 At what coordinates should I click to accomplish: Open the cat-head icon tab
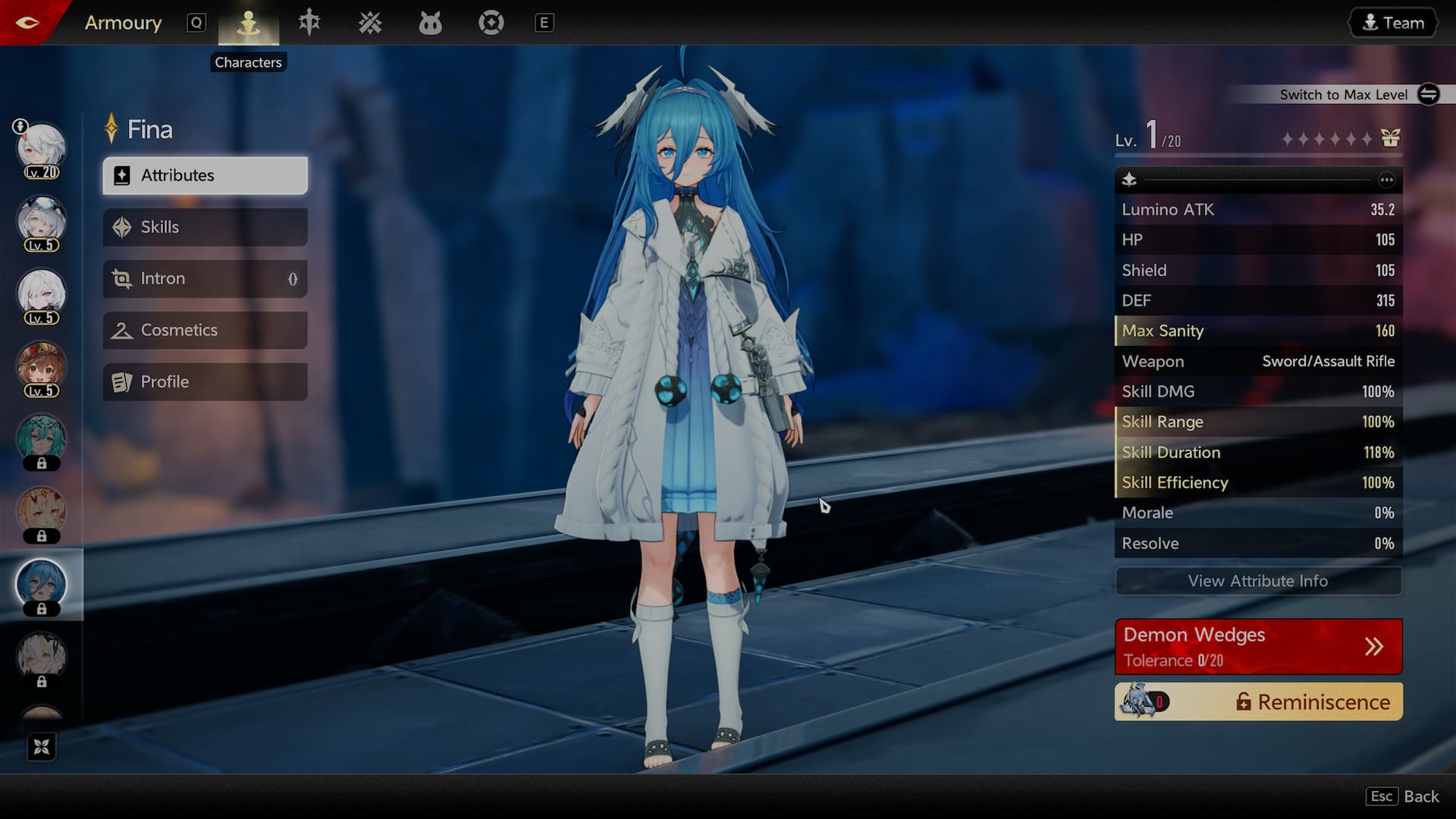pos(430,24)
